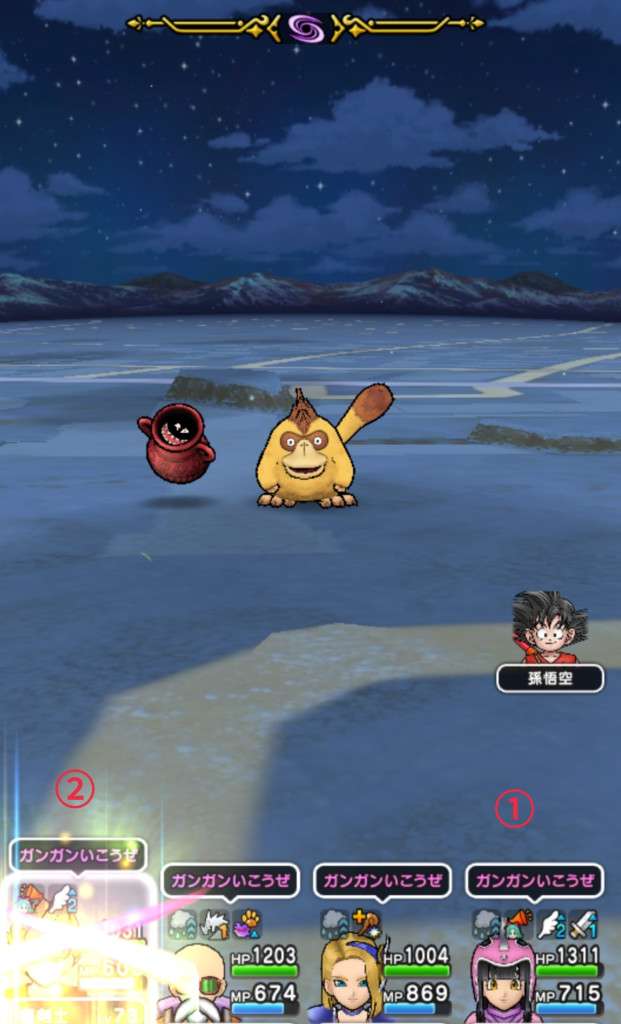Change tactic above the bald sunglasses character
The width and height of the screenshot is (621, 1024).
[x=230, y=881]
